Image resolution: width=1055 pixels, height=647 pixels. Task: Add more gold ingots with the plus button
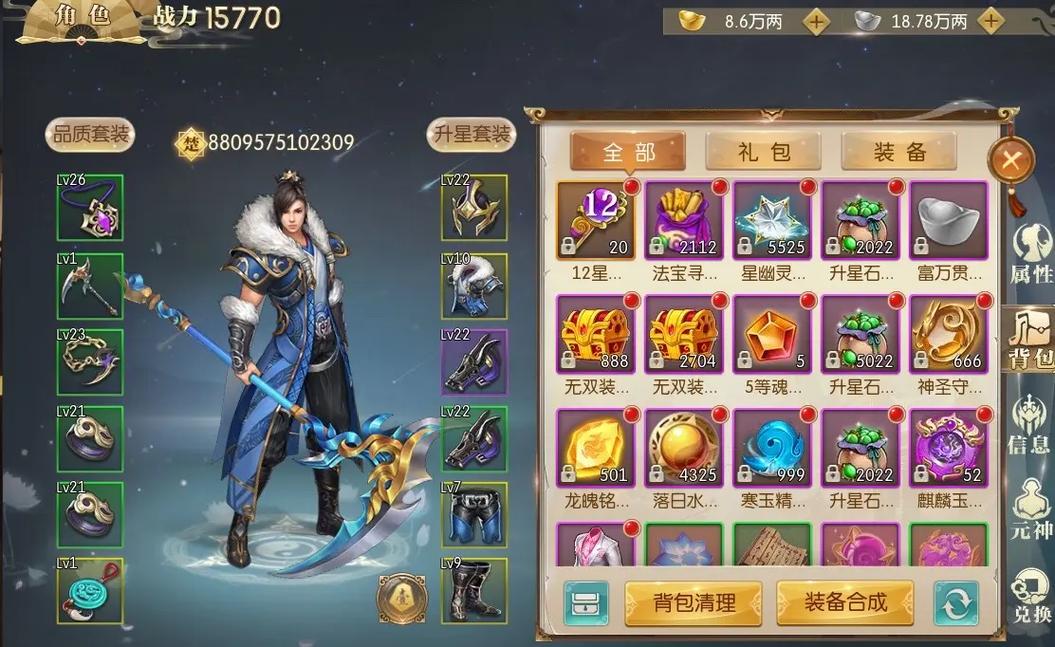(817, 21)
